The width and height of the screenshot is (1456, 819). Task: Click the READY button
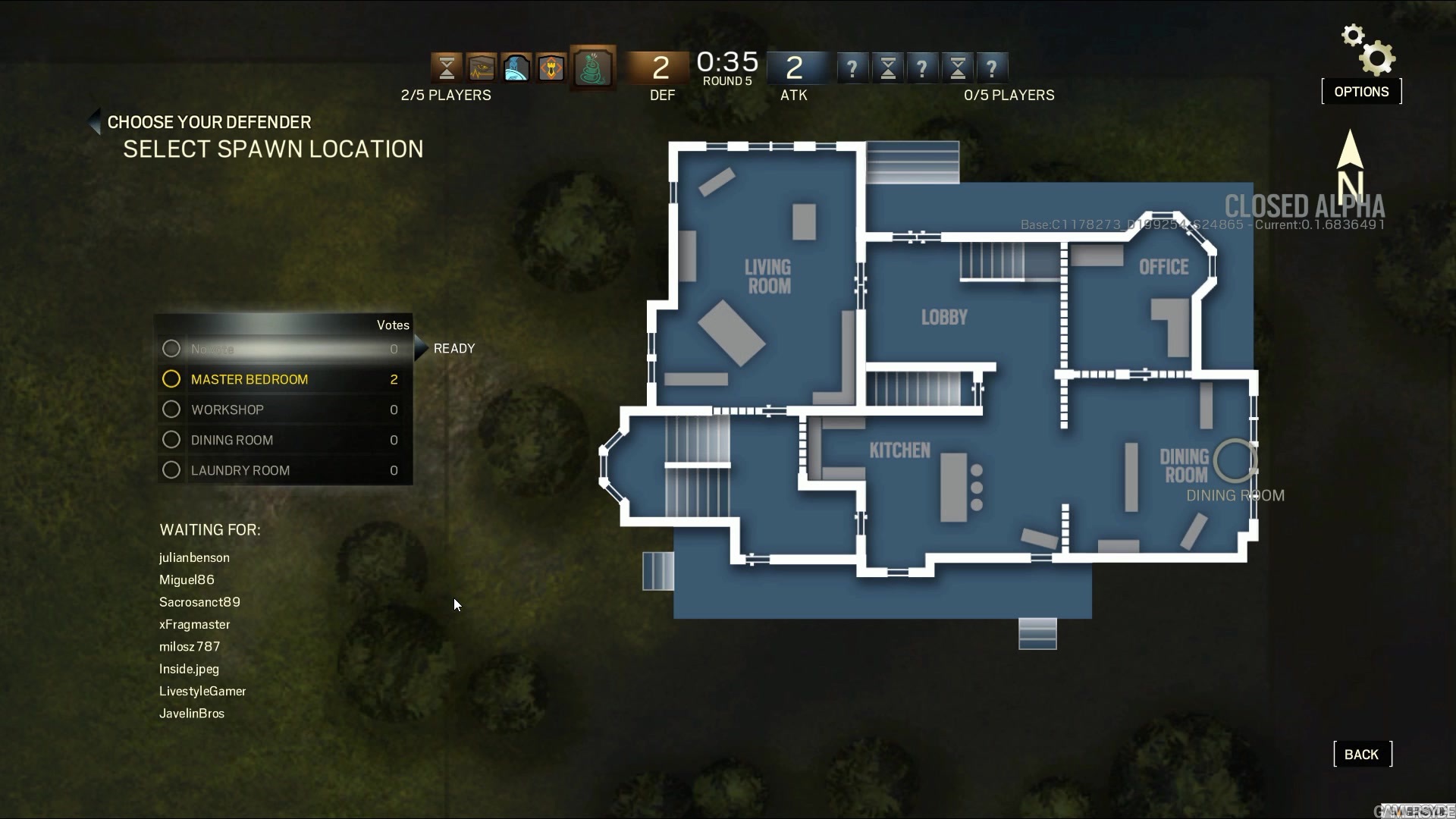click(x=453, y=349)
